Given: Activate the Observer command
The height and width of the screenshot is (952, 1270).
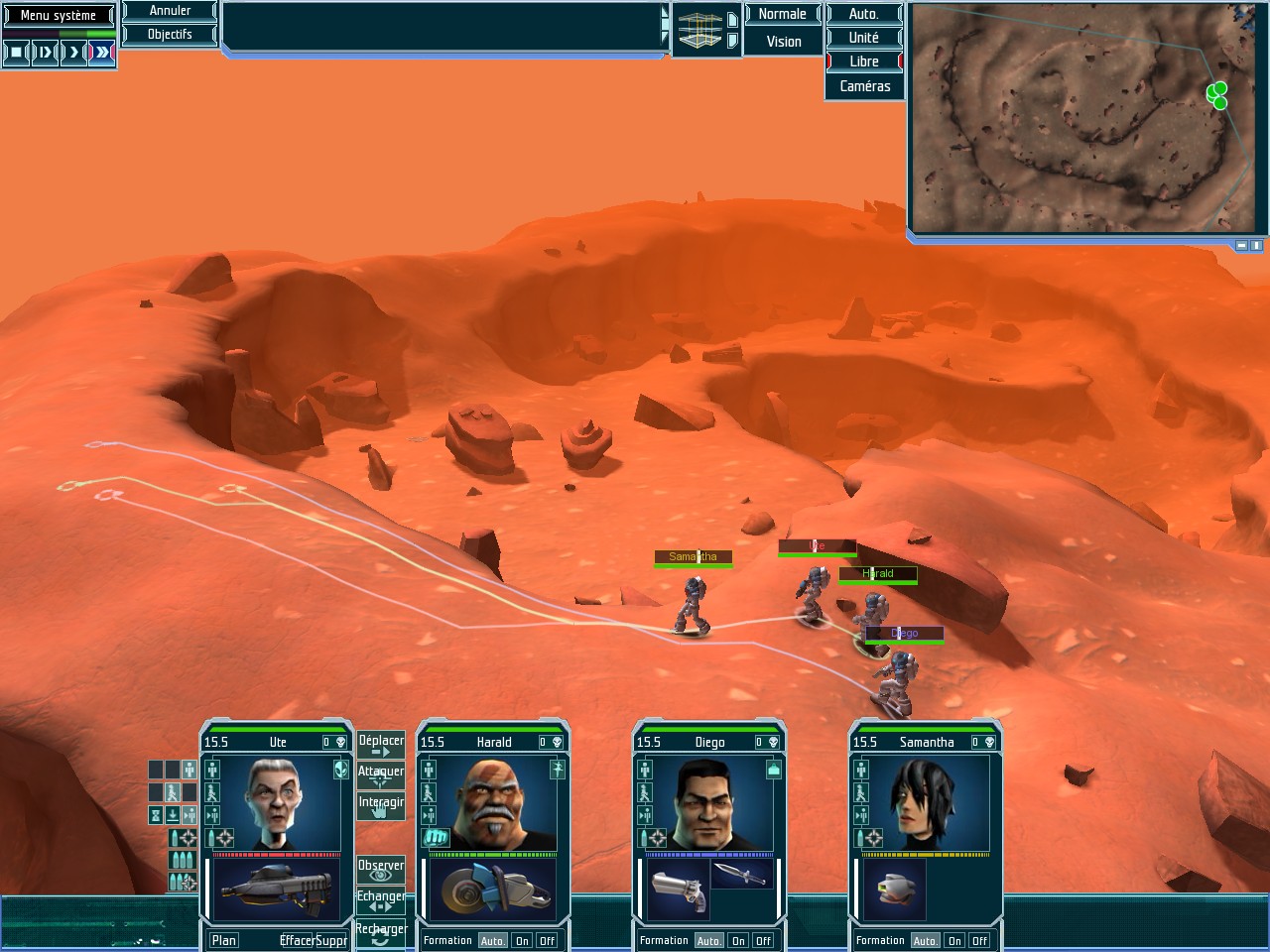Looking at the screenshot, I should [381, 870].
